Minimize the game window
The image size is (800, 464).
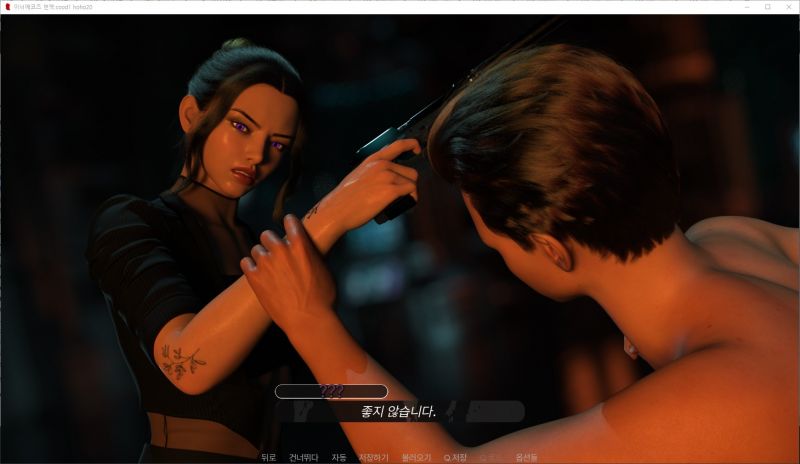745,6
